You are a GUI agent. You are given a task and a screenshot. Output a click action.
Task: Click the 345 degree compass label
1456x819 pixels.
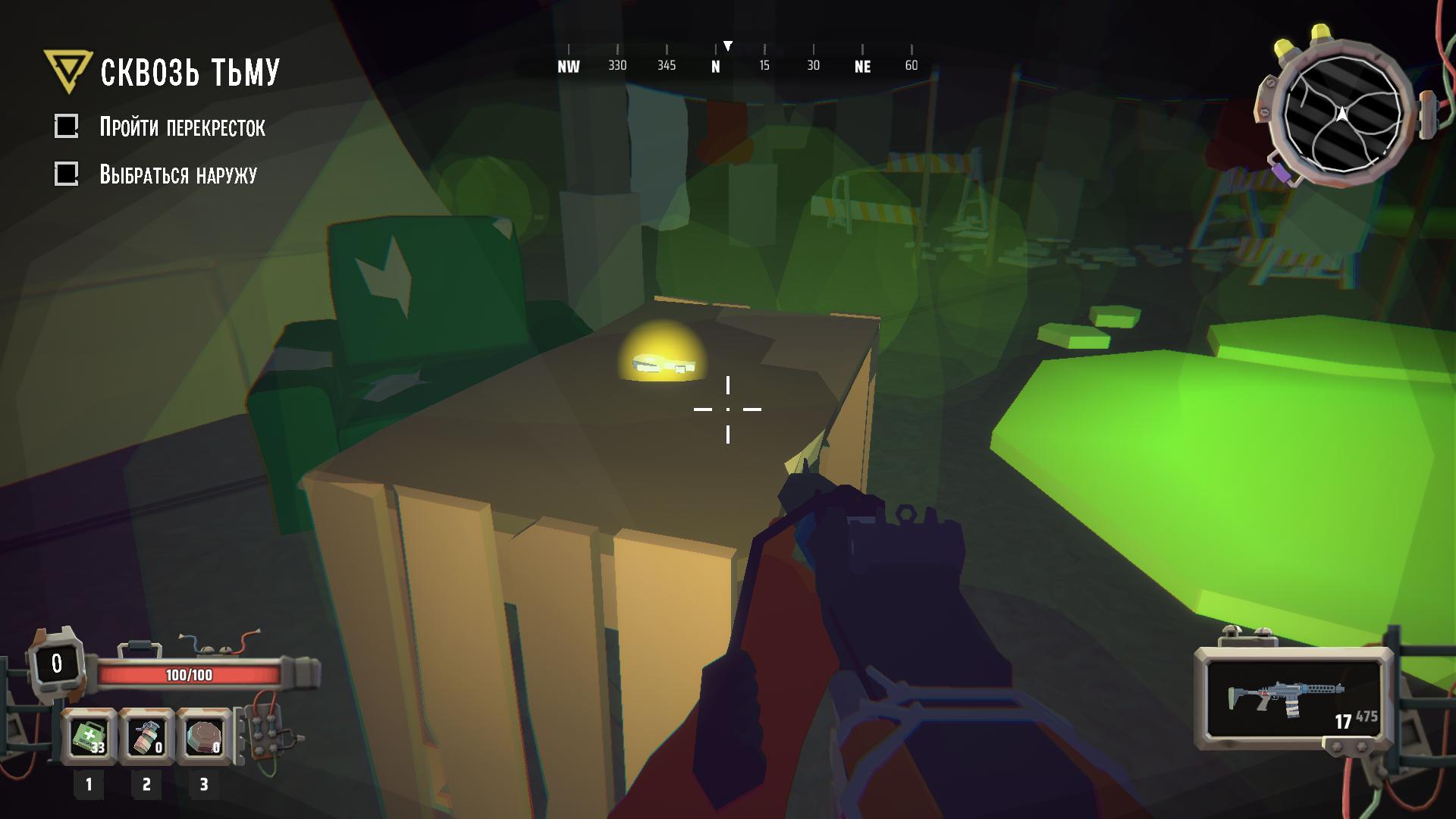click(x=666, y=67)
